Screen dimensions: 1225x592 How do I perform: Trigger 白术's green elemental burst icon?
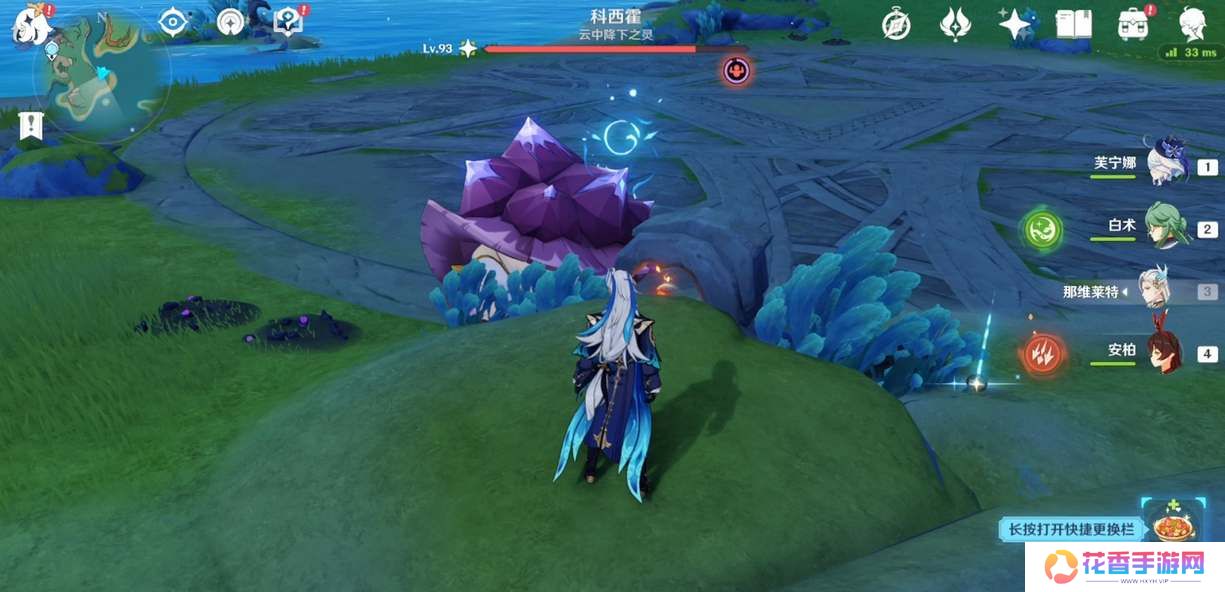point(1042,229)
